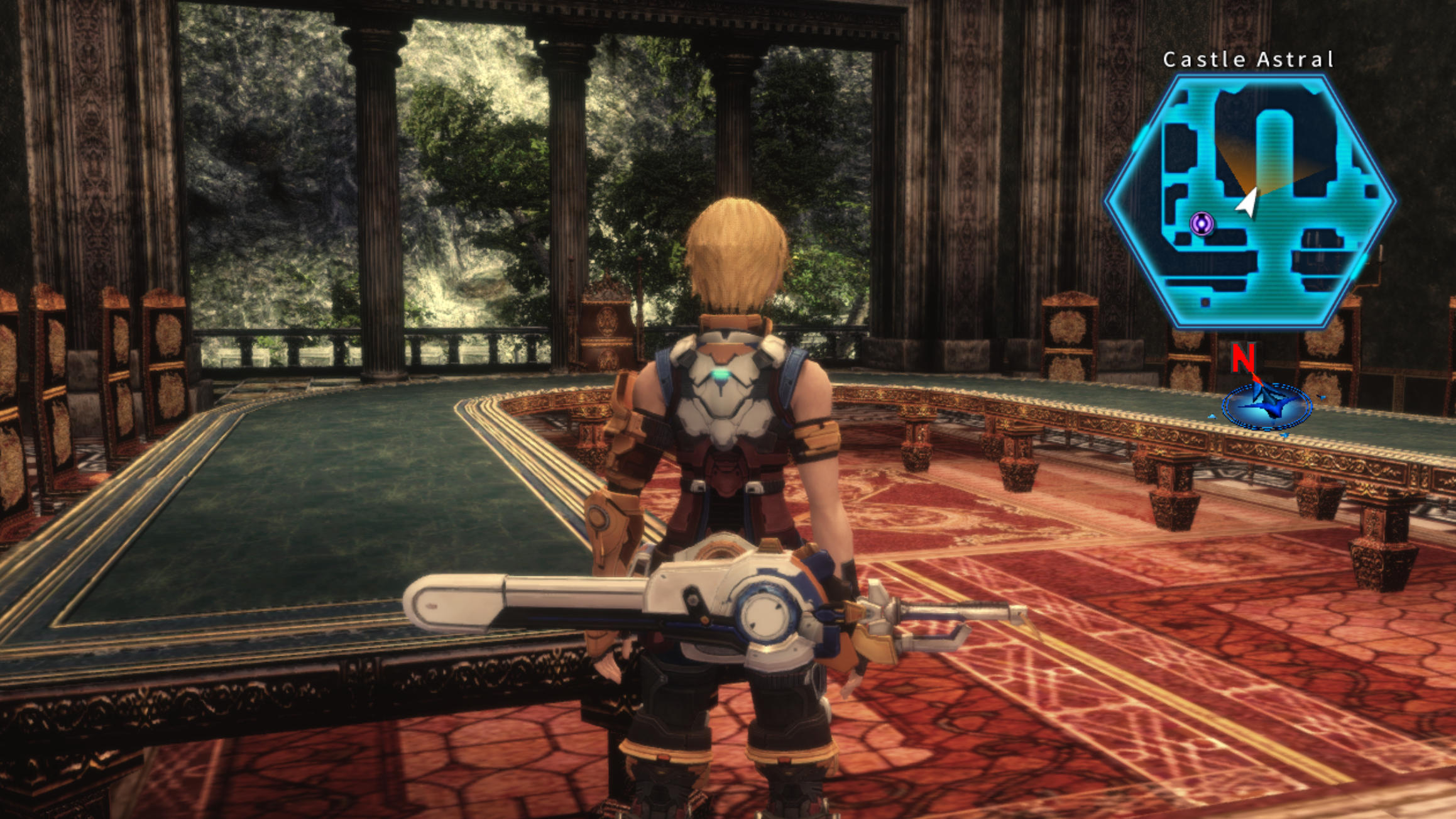Click the blue compass below the minimap
This screenshot has height=819, width=1456.
[1266, 405]
